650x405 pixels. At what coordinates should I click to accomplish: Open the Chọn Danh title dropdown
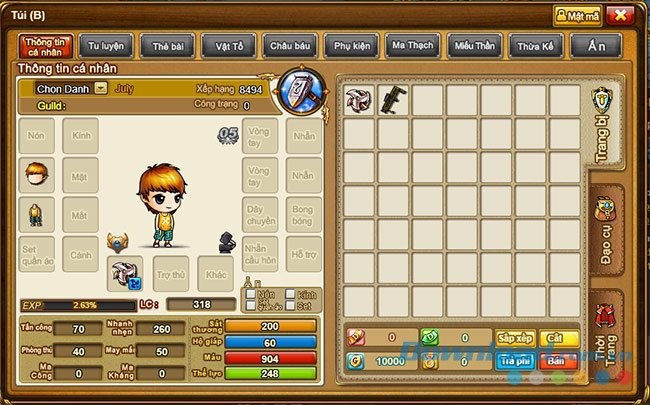coord(102,89)
